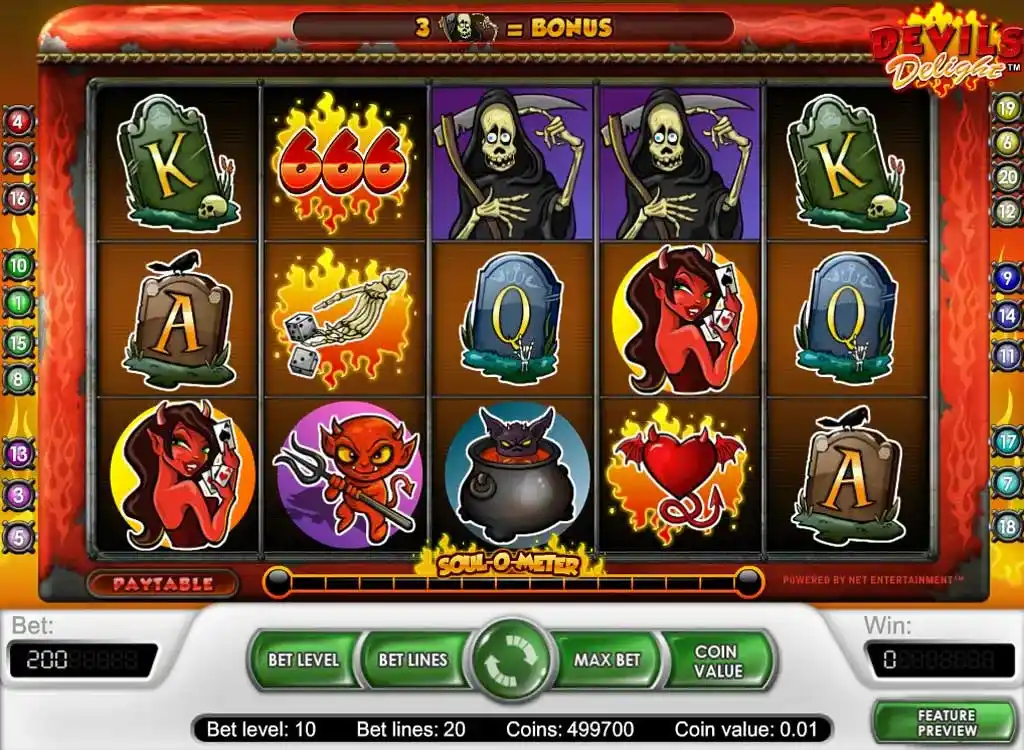Activate bet line number 20 marker

(x=1006, y=177)
